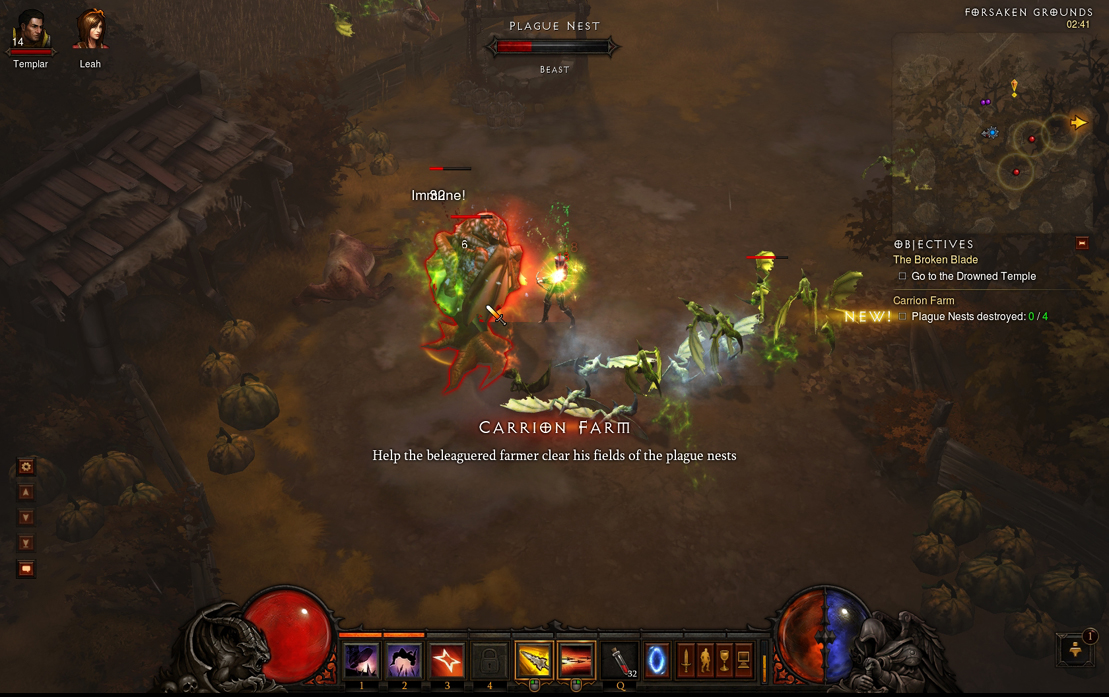Open the minimap of Forsaken Grounds

[991, 132]
